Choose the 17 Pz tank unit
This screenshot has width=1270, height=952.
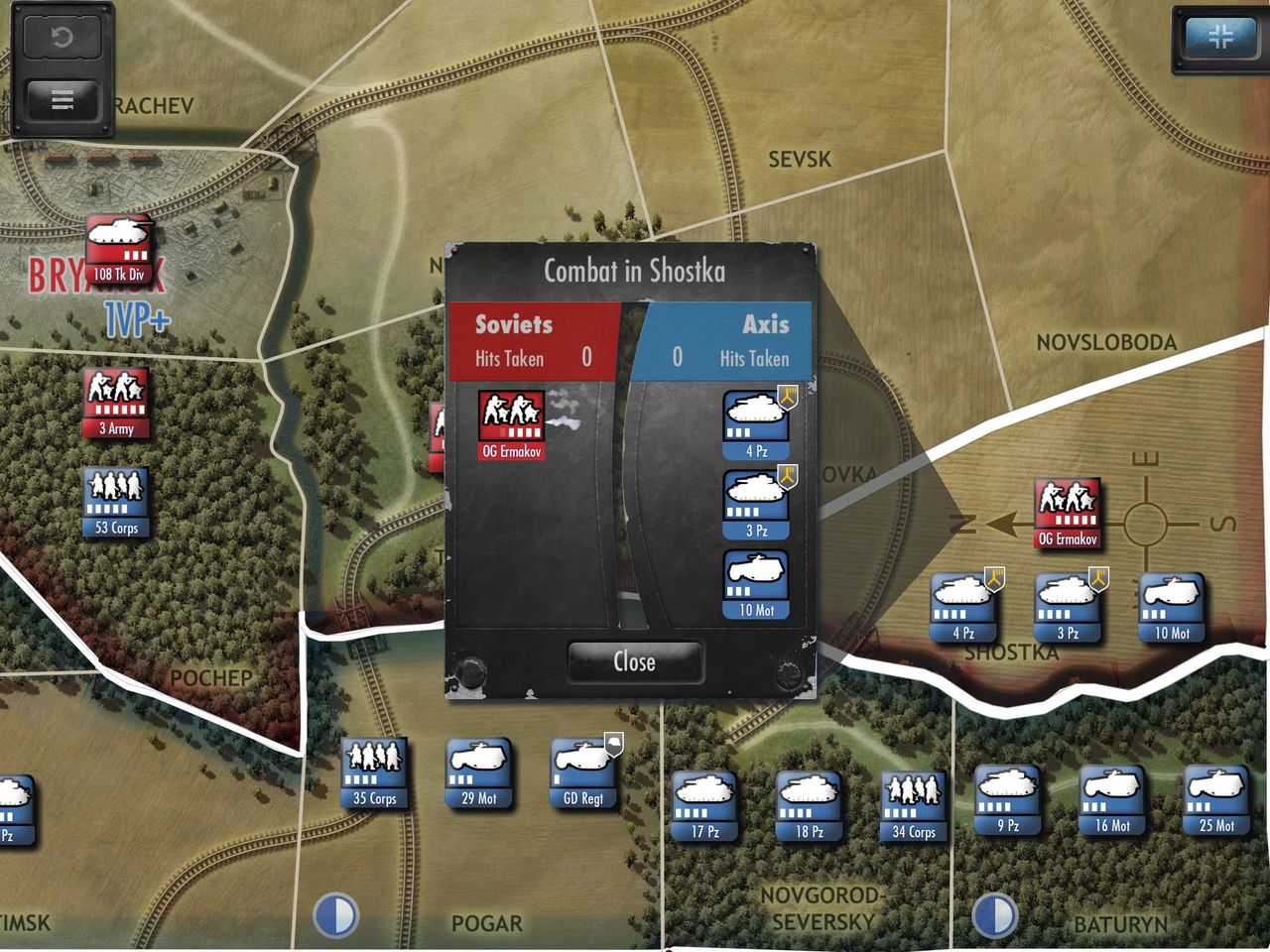pyautogui.click(x=704, y=806)
